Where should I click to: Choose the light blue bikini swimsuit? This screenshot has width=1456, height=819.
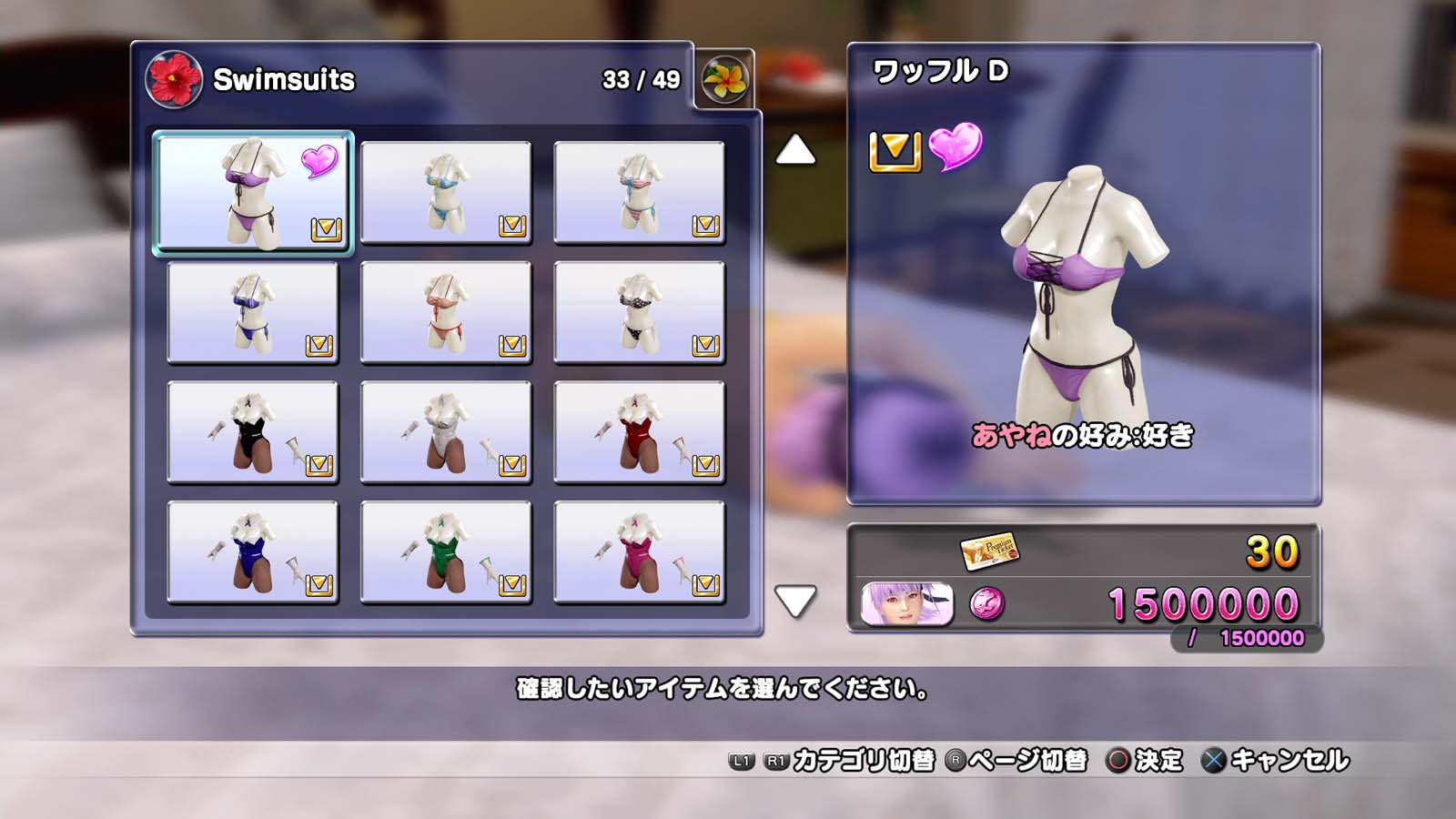pos(446,192)
